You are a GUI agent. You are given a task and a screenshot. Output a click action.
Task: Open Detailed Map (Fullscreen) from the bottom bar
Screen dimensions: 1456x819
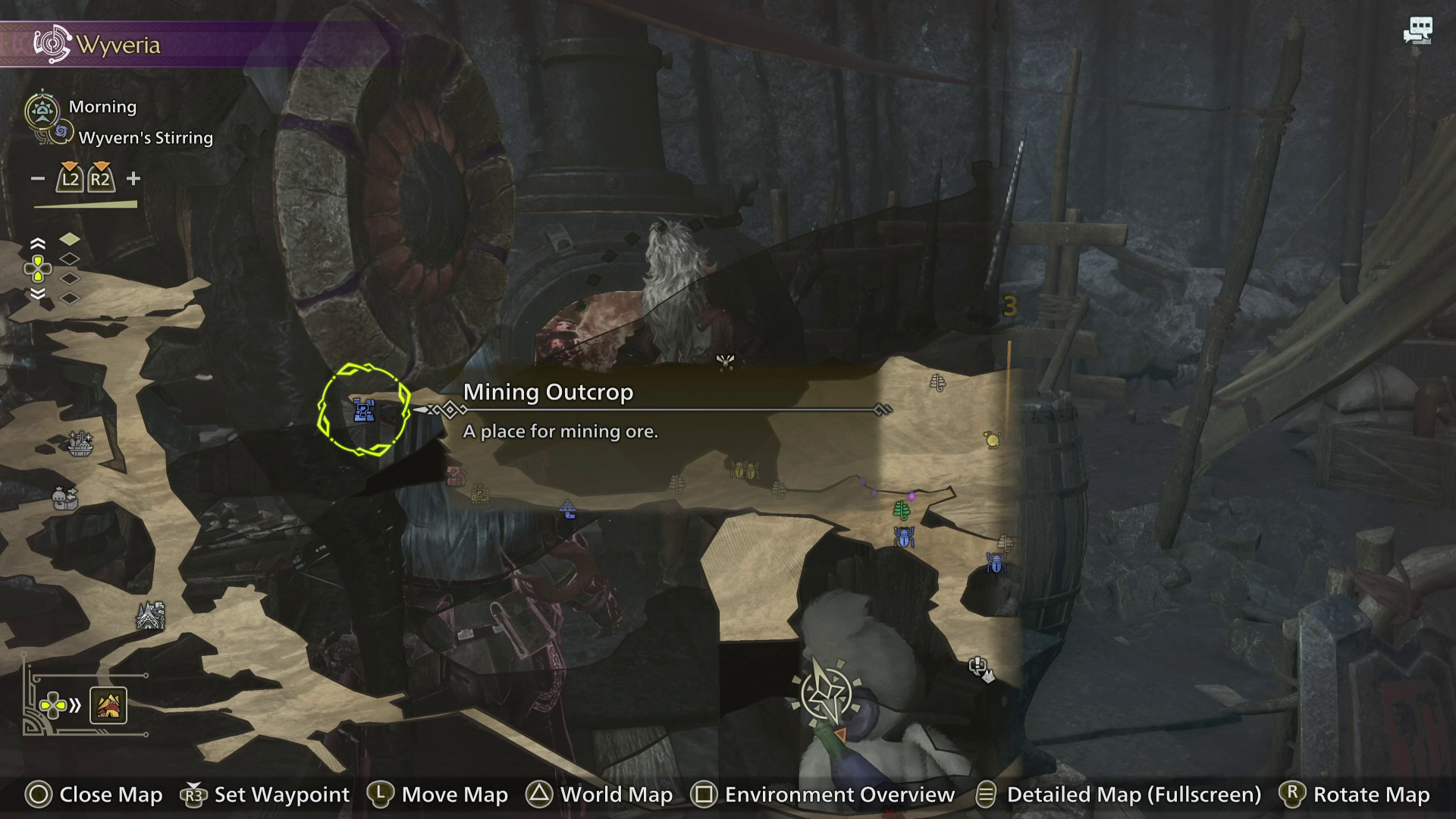(x=1132, y=795)
